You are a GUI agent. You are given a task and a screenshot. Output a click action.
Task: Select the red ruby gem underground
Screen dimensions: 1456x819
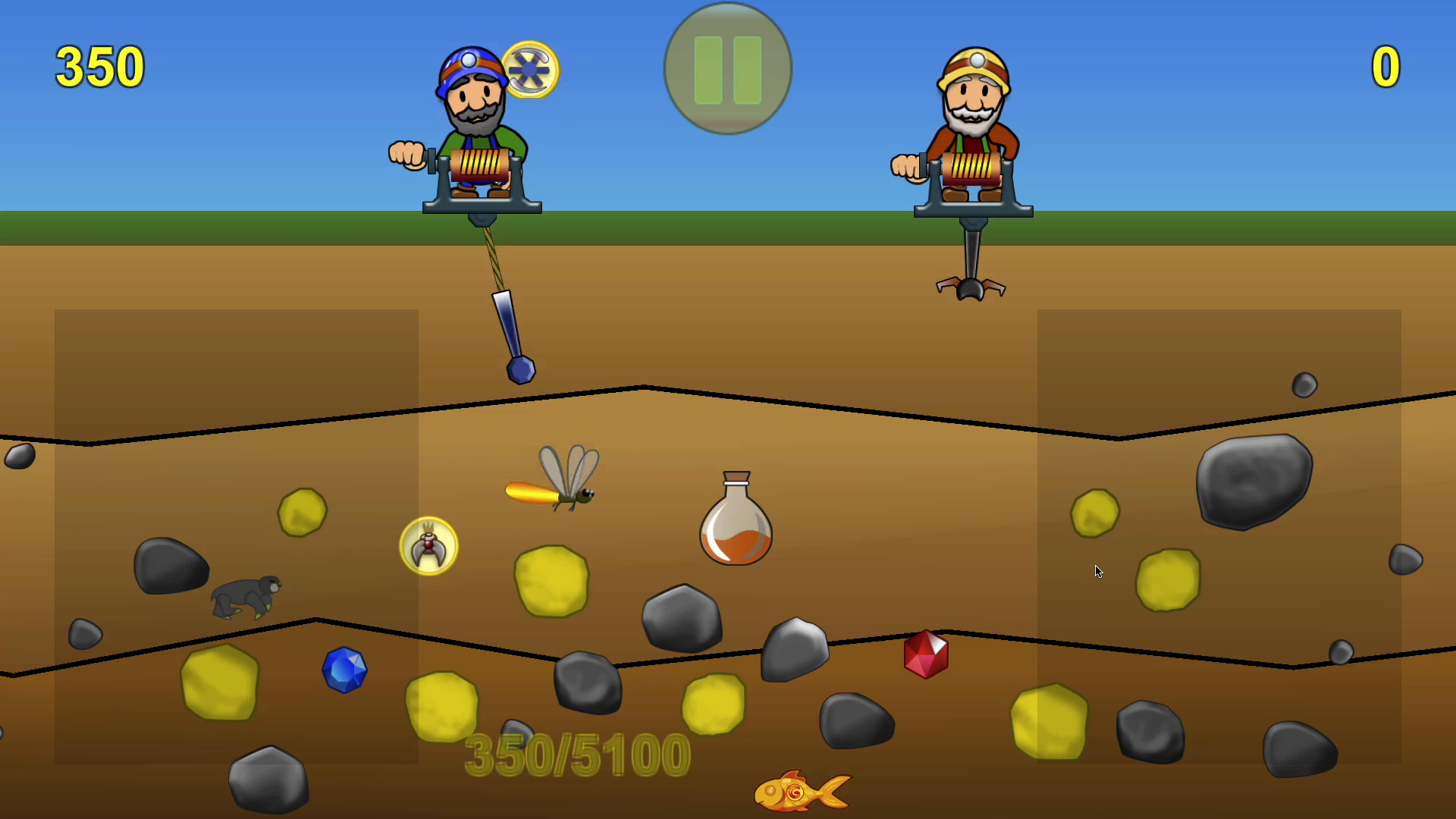927,653
